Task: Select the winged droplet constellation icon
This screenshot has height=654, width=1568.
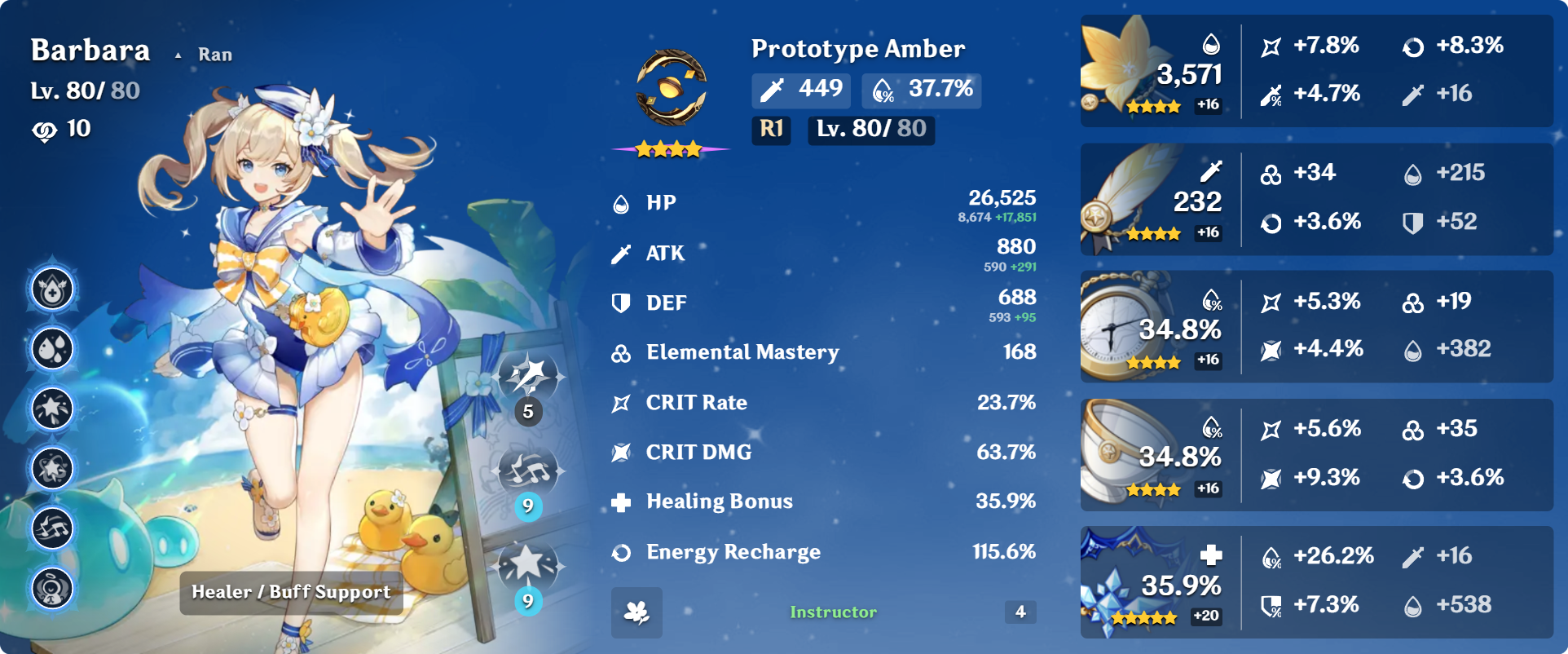Action: [53, 289]
